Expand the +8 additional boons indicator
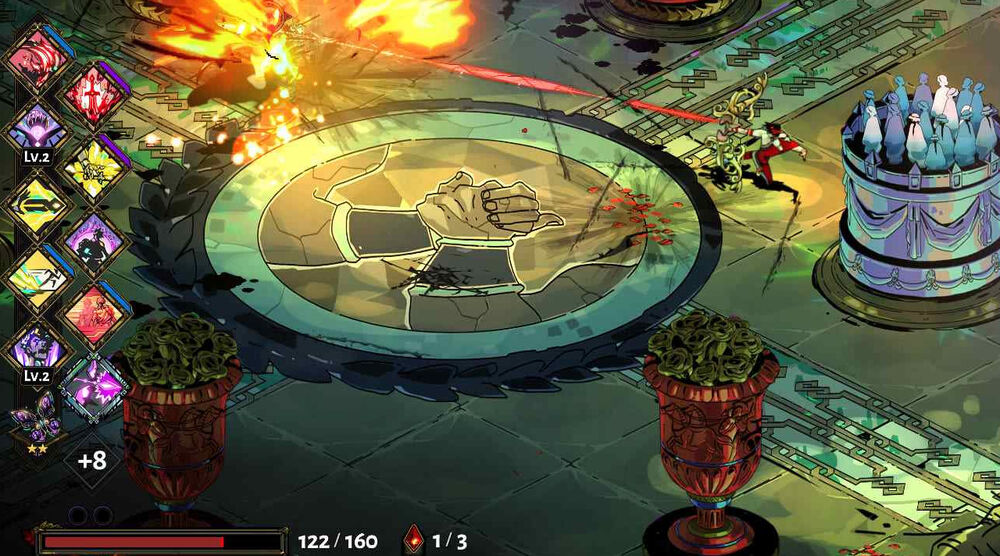The width and height of the screenshot is (1000, 556). tap(92, 461)
